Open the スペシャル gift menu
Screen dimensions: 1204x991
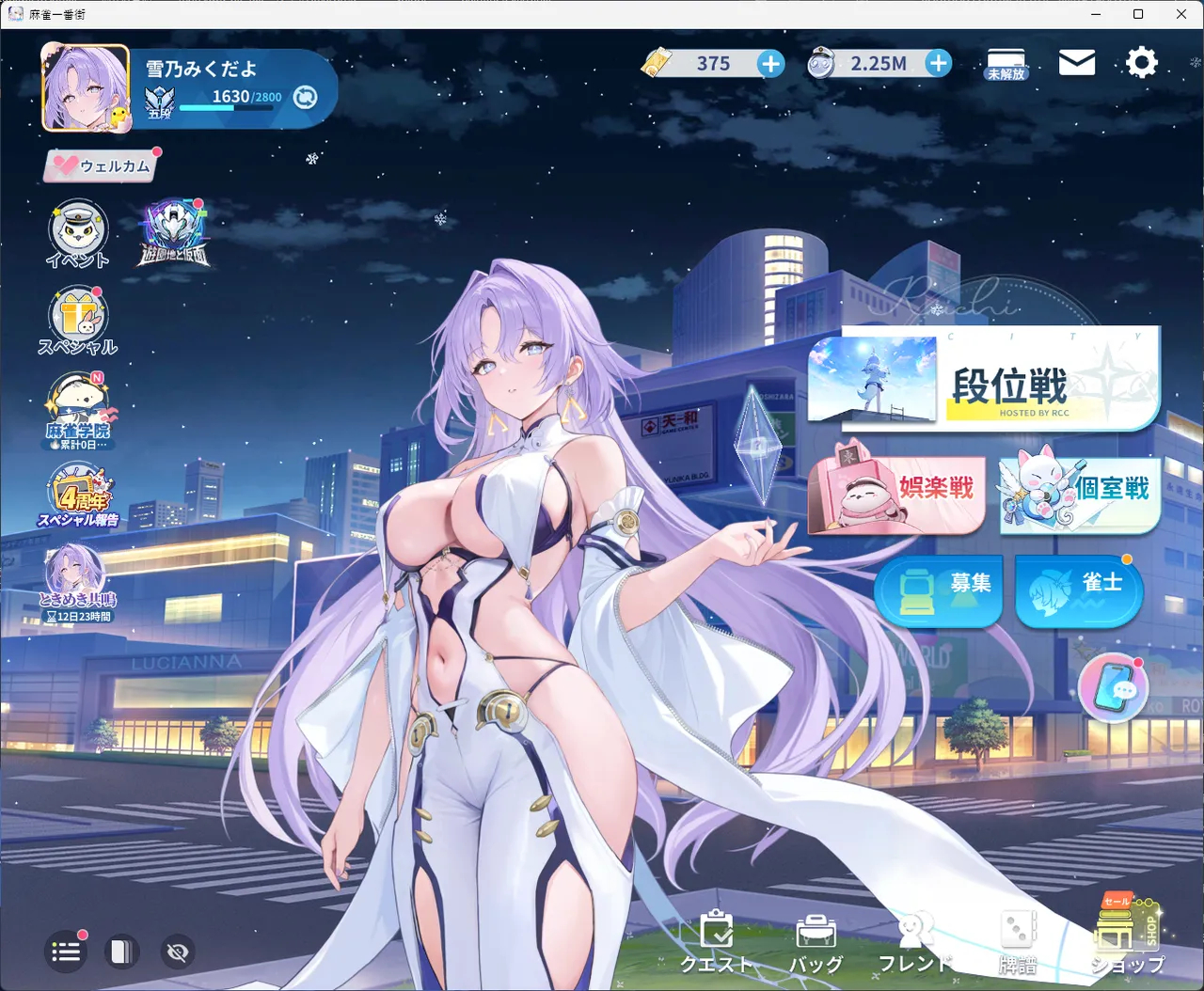point(78,319)
